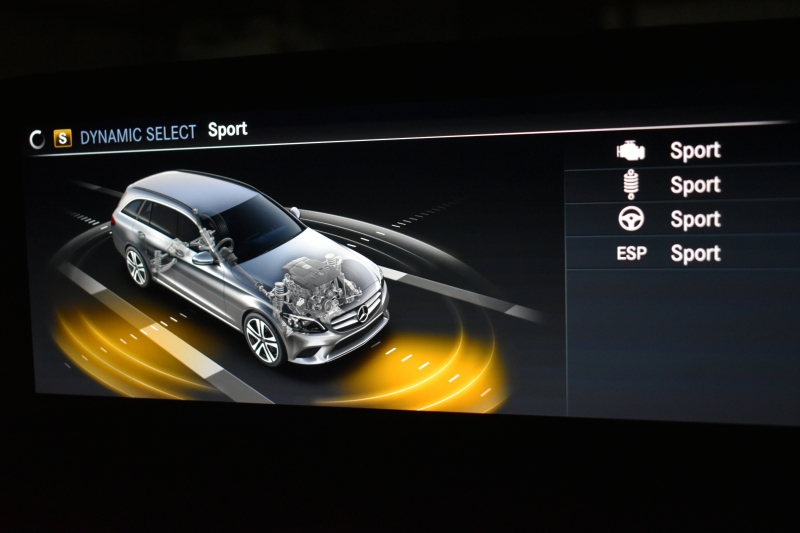800x533 pixels.
Task: Open the DYNAMIC SELECT header label
Action: 138,135
